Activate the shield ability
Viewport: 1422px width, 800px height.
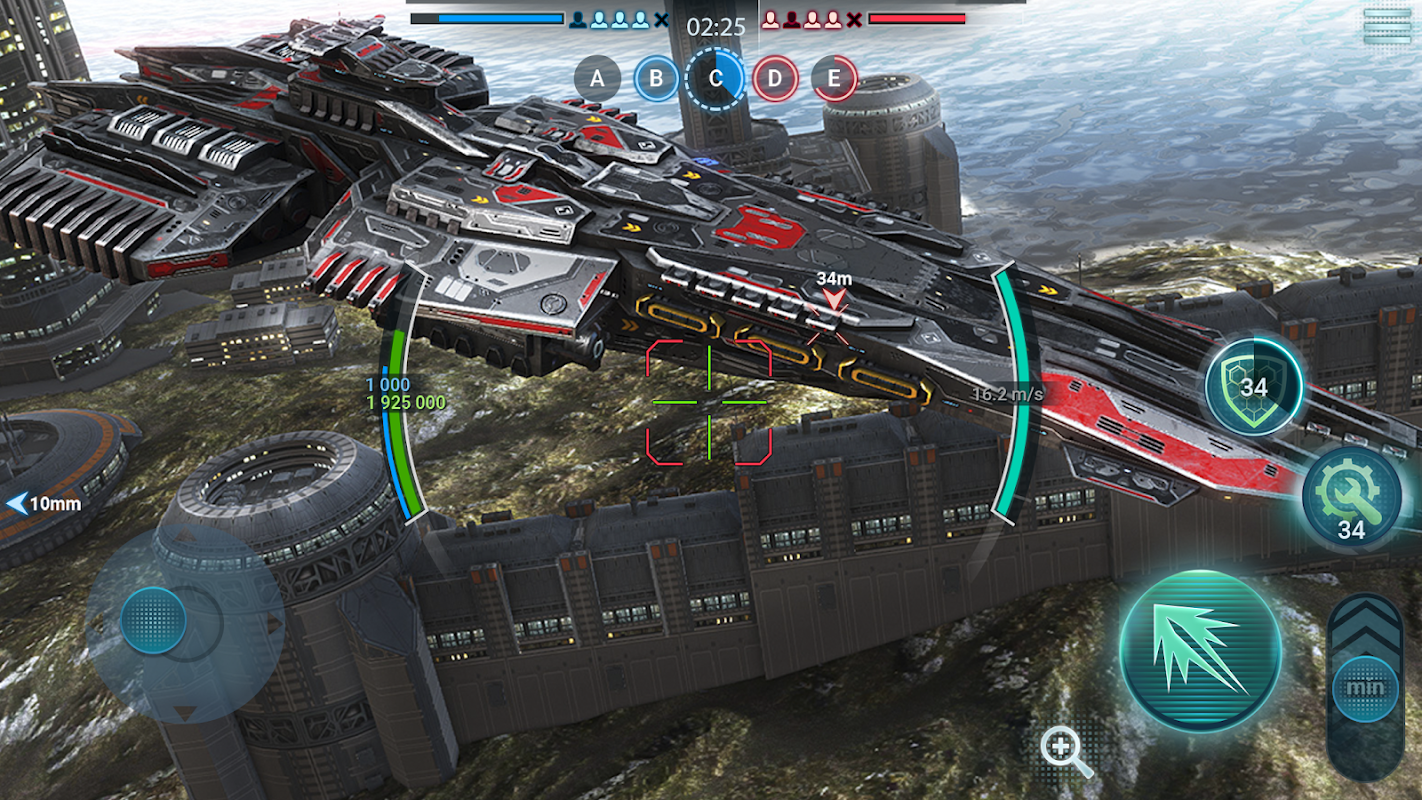[x=1253, y=386]
